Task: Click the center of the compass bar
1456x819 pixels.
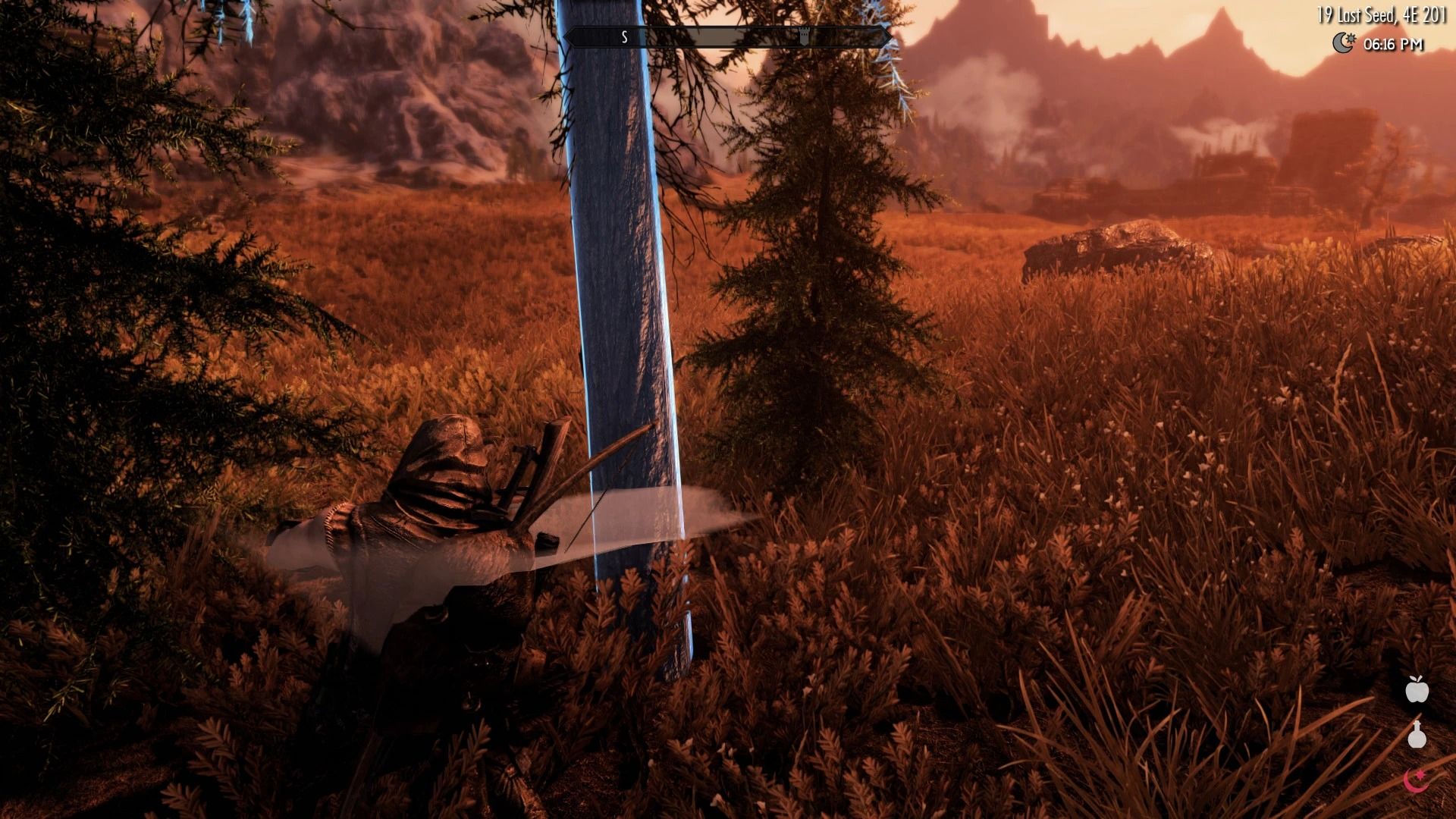Action: tap(728, 35)
